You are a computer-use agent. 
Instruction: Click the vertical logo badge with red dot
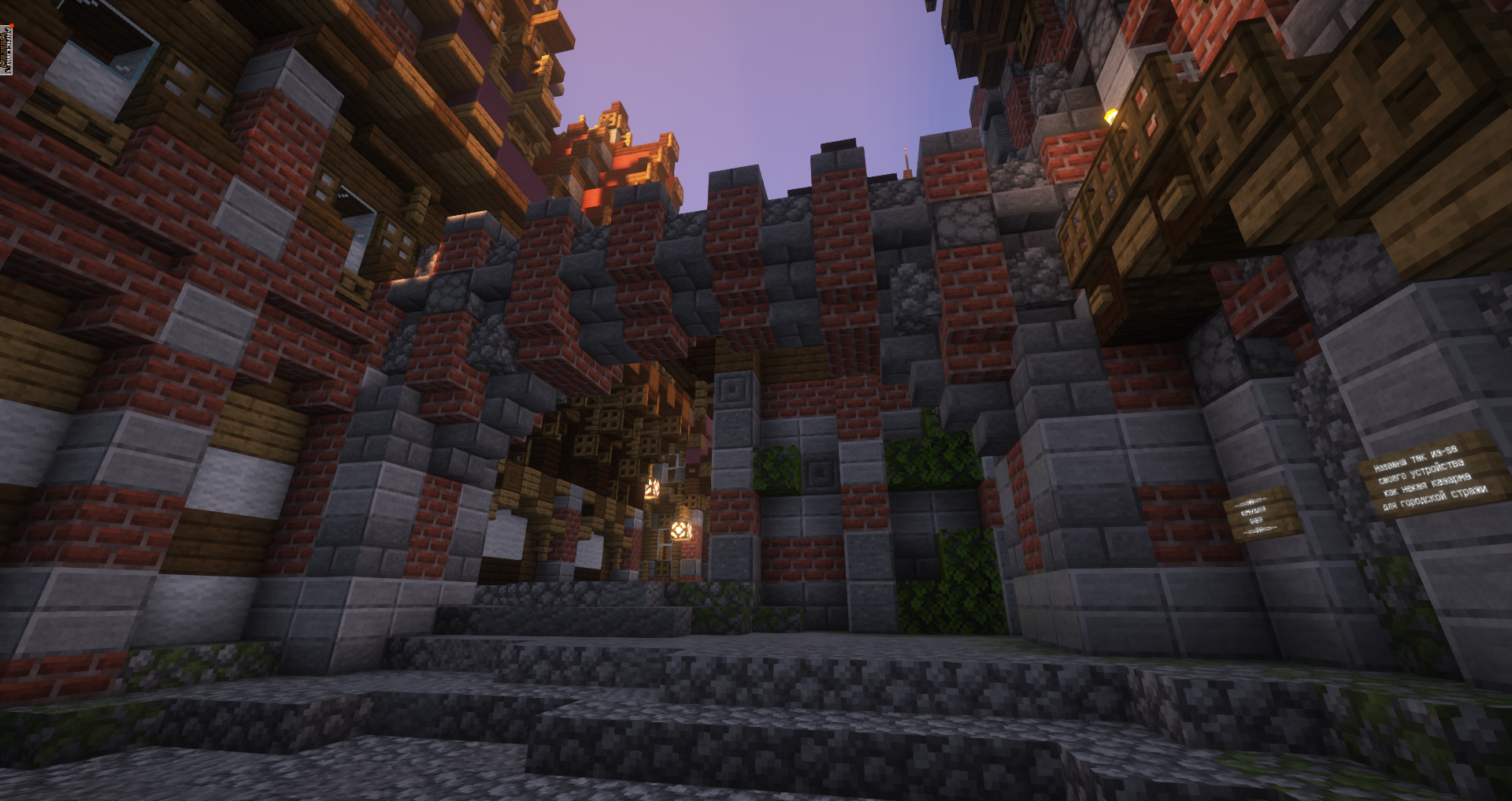pyautogui.click(x=8, y=49)
